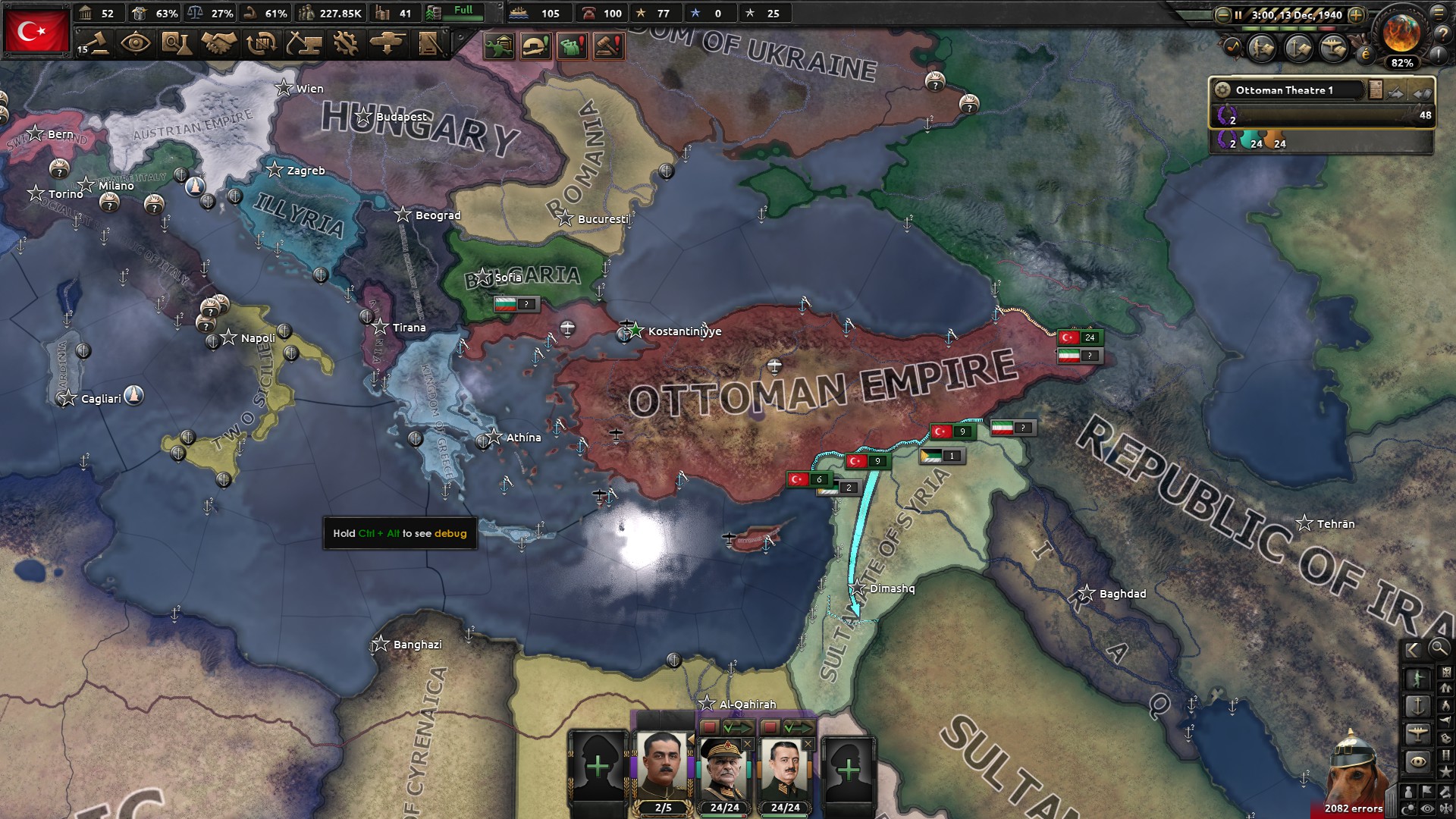Toggle the music player note icon

click(x=1233, y=46)
